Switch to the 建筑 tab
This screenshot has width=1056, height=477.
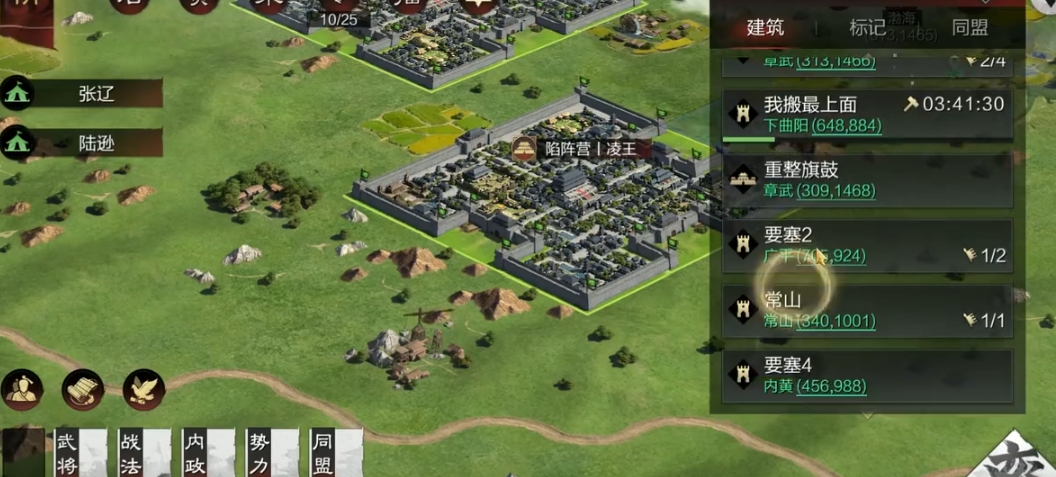click(x=766, y=28)
